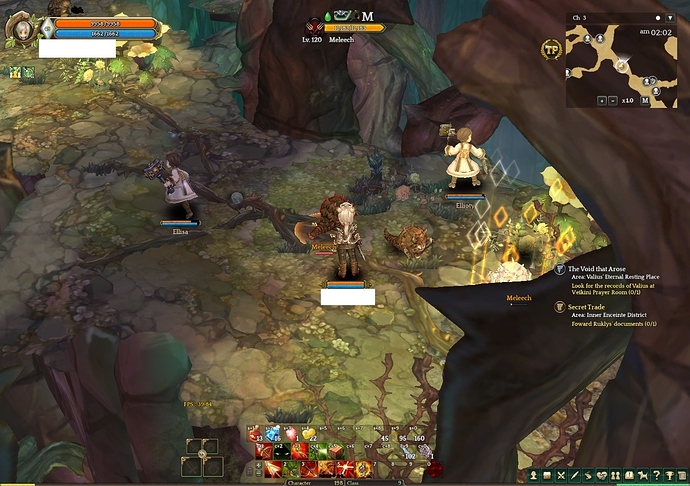The image size is (690, 486).
Task: Open the full map with the M button
Action: pos(645,101)
